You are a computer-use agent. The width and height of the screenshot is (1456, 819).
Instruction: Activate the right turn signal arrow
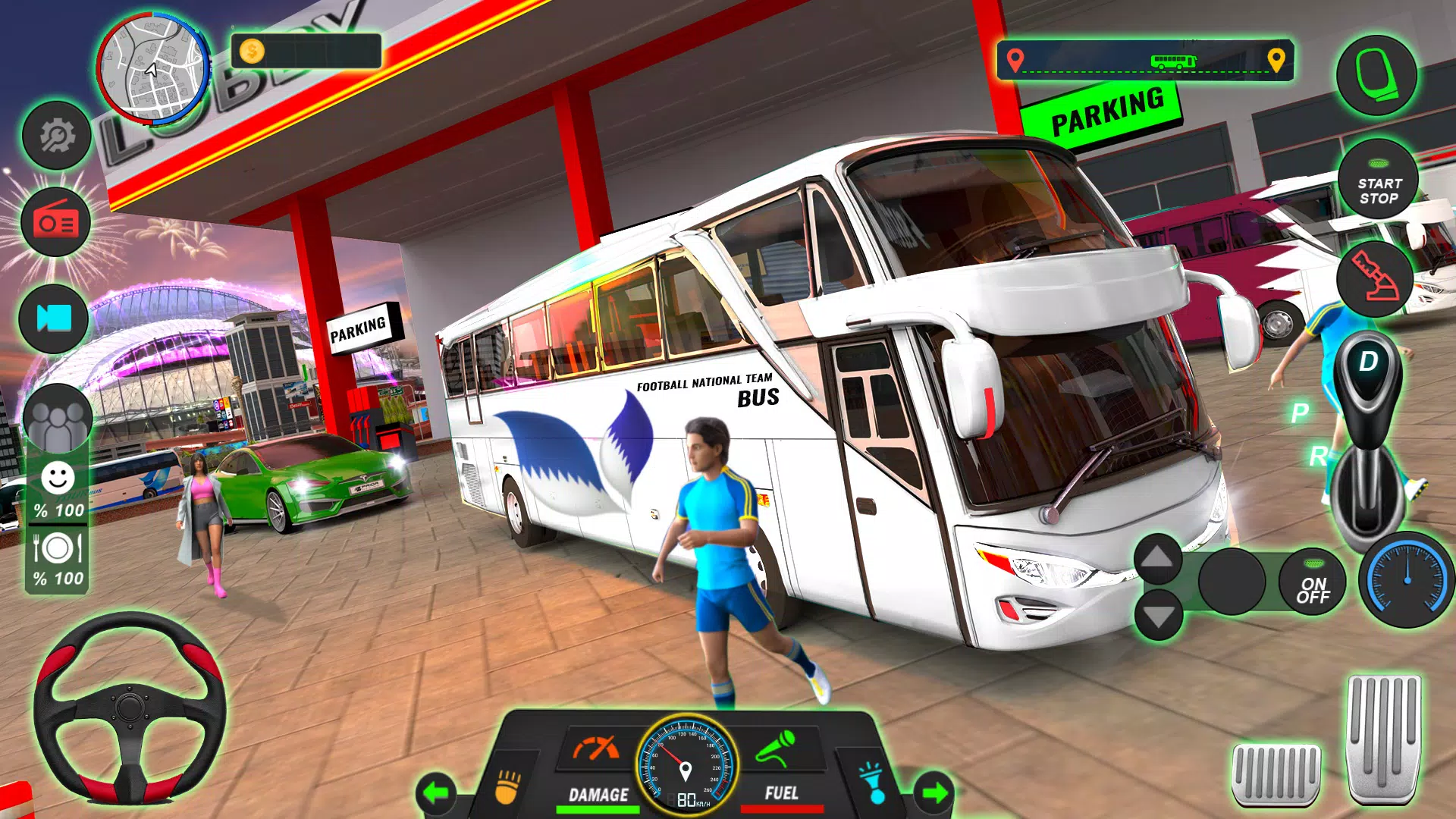tap(934, 793)
